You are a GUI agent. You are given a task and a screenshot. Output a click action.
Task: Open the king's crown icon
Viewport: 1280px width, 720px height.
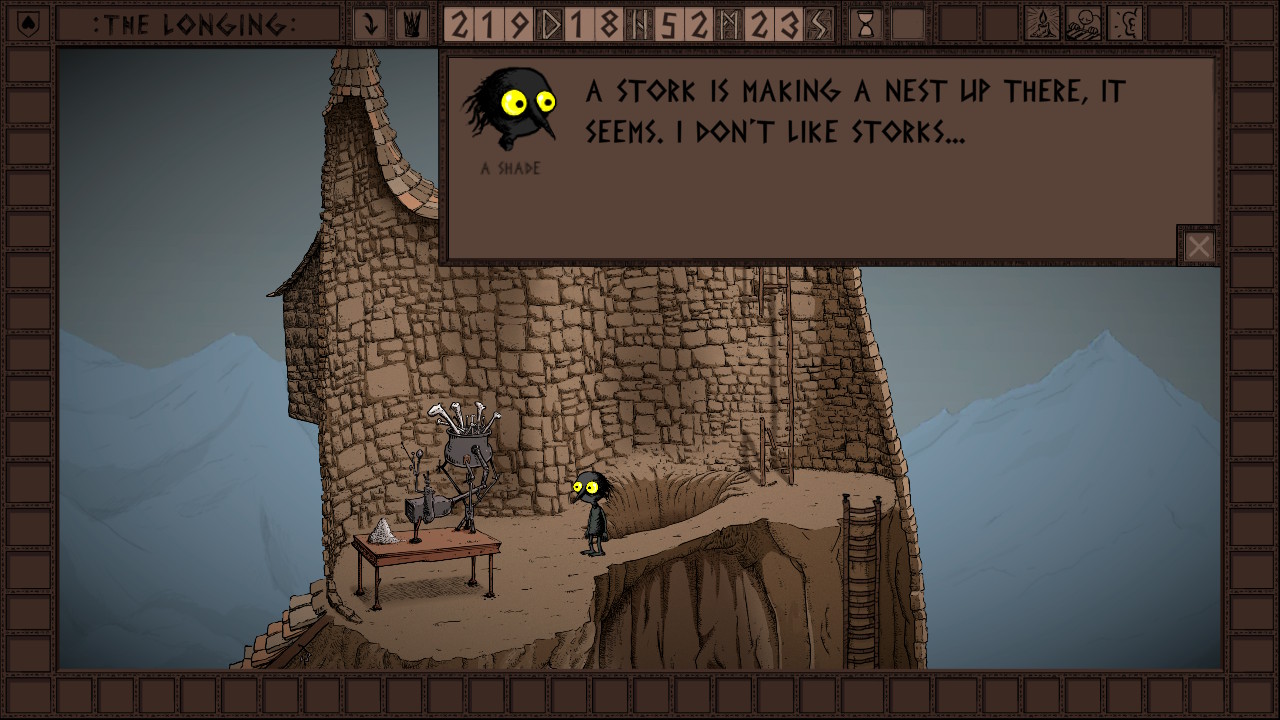coord(409,24)
